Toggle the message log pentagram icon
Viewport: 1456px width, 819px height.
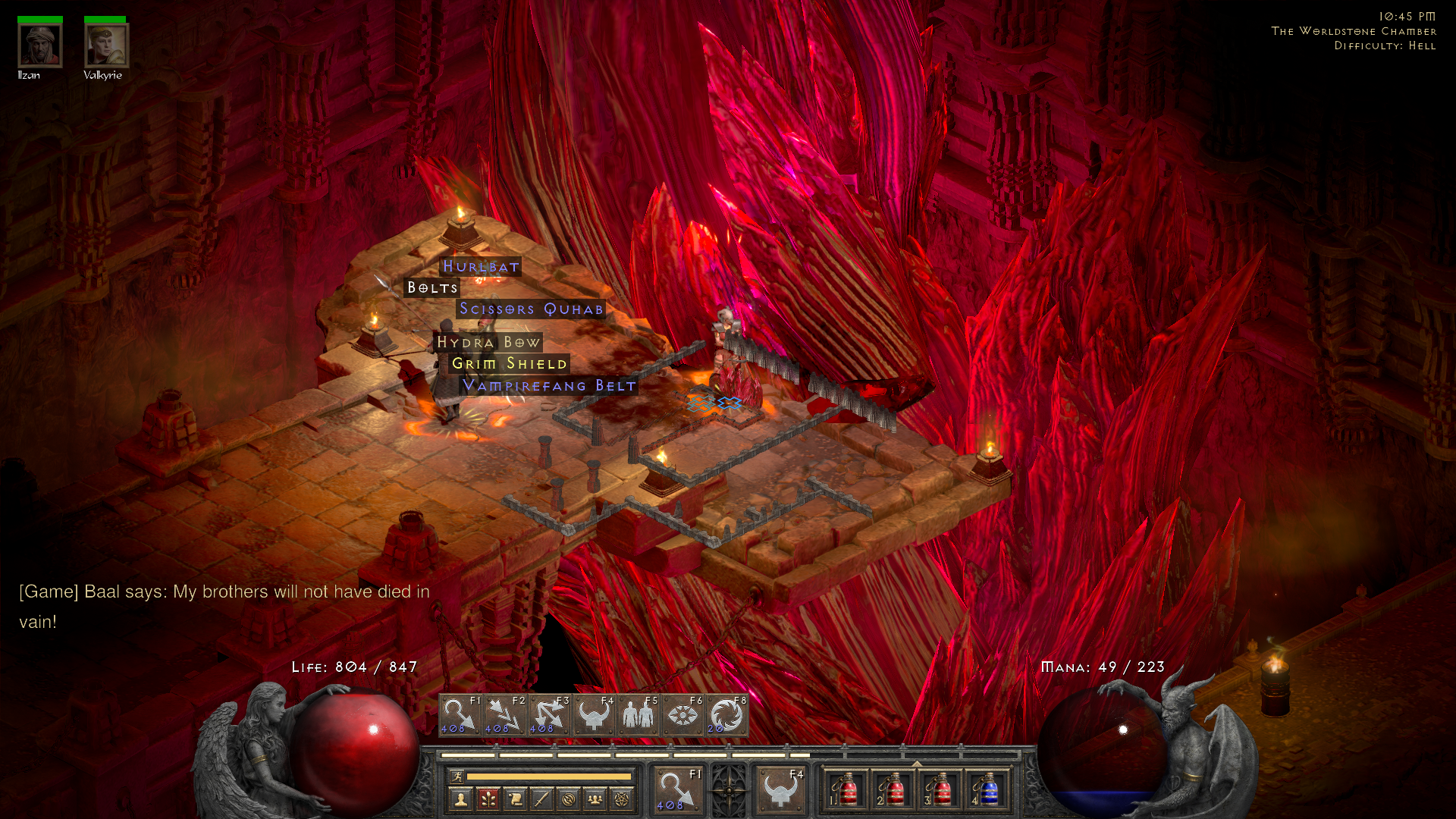click(621, 798)
